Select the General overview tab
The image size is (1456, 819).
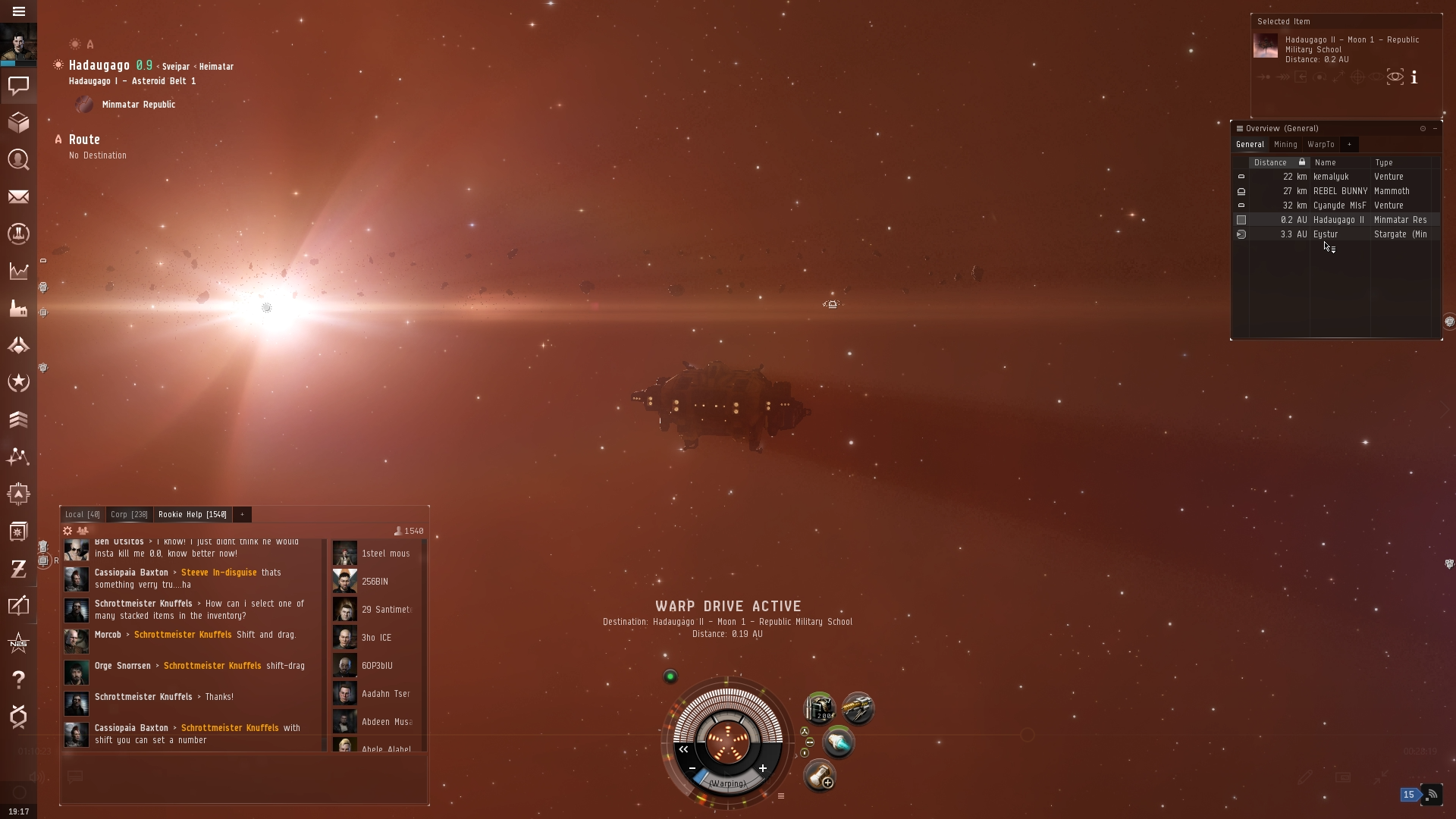click(1250, 145)
